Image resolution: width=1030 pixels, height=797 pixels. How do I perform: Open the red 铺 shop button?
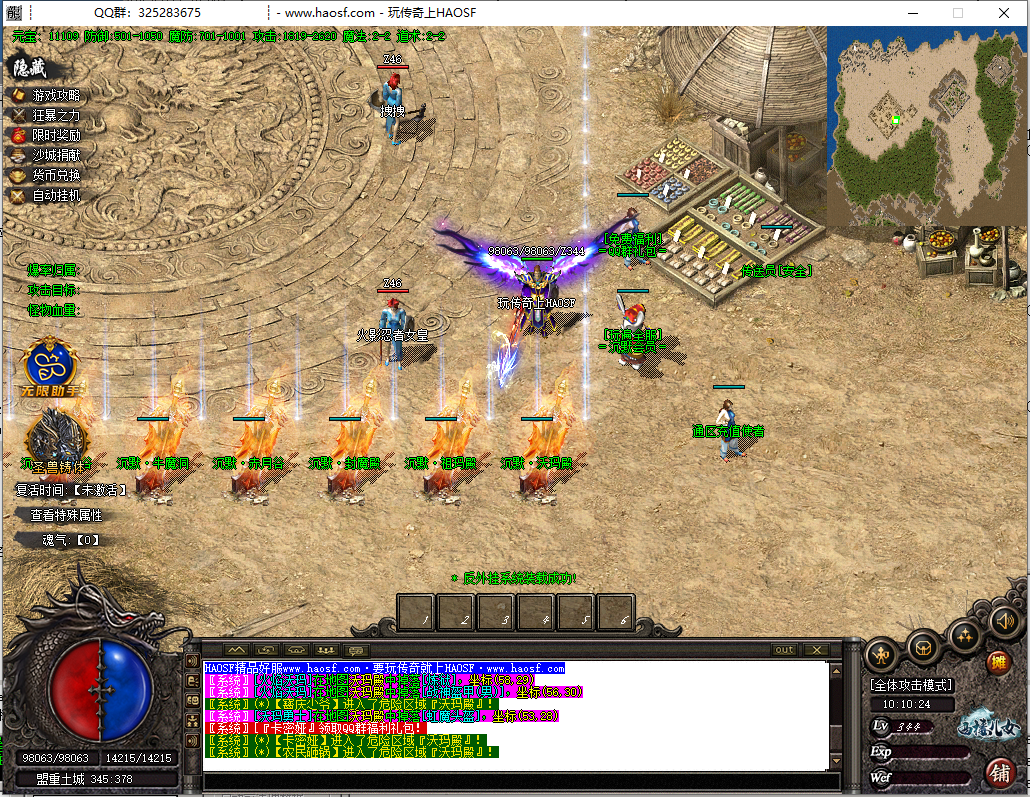pyautogui.click(x=998, y=771)
